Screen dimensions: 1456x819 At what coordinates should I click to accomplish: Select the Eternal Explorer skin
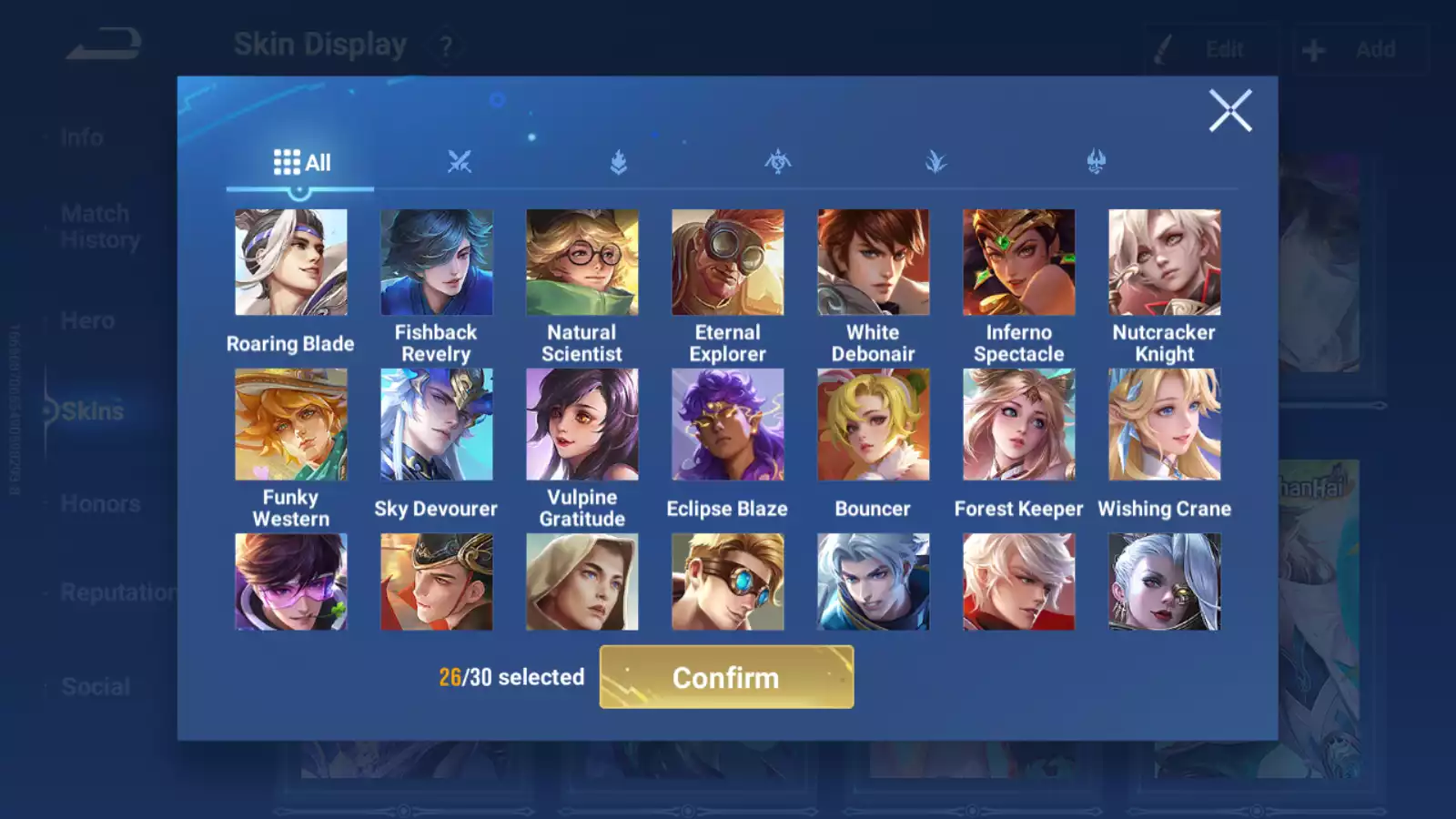point(727,262)
